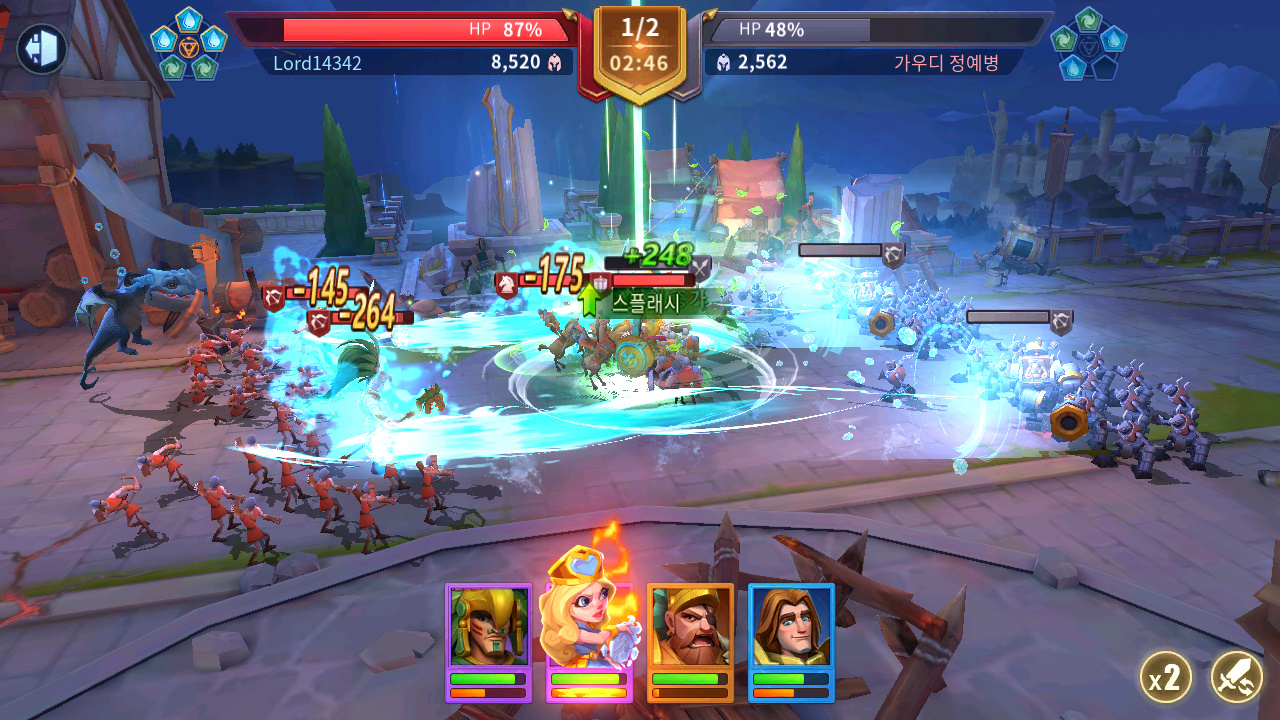Select the bearded eyepatch hero portrait

tap(690, 628)
